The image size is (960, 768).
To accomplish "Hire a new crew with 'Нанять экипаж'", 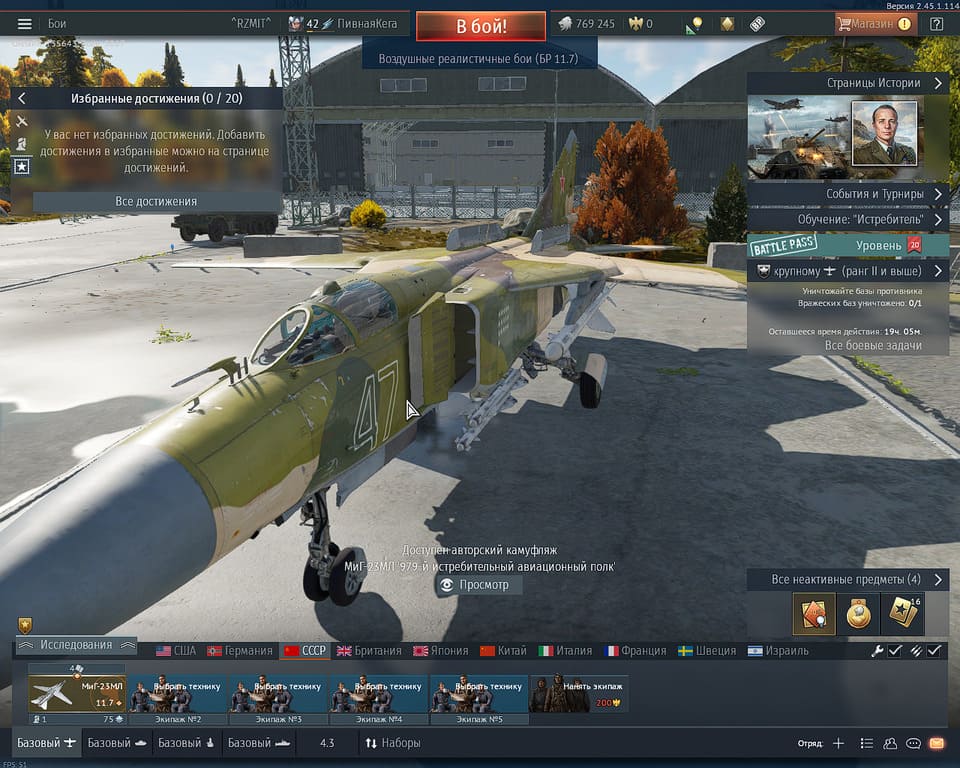I will point(578,692).
